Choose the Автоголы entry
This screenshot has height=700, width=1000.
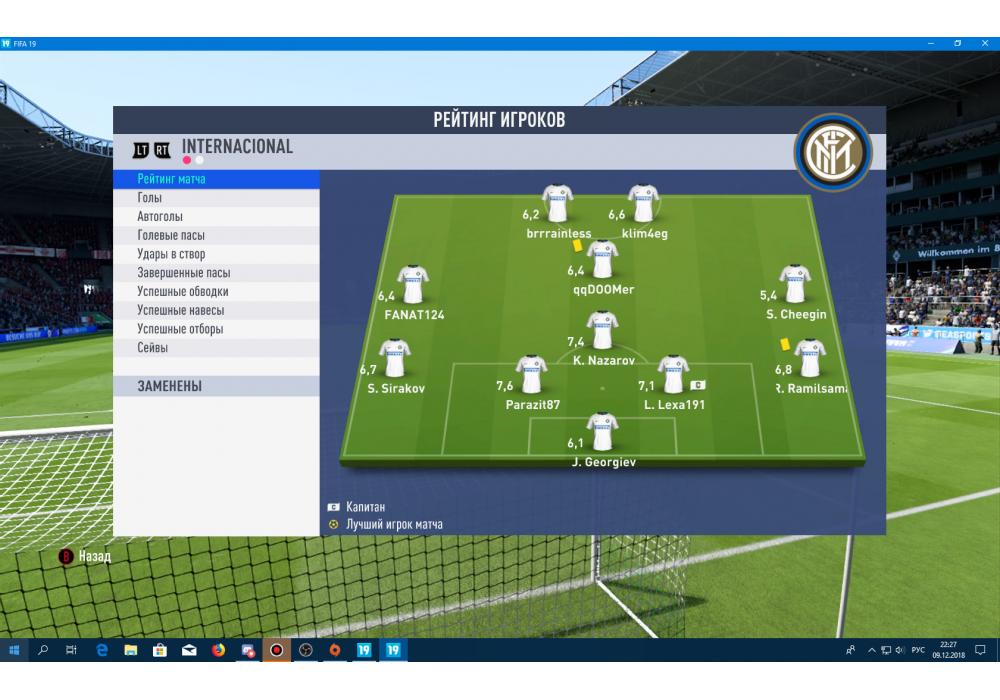tap(160, 217)
